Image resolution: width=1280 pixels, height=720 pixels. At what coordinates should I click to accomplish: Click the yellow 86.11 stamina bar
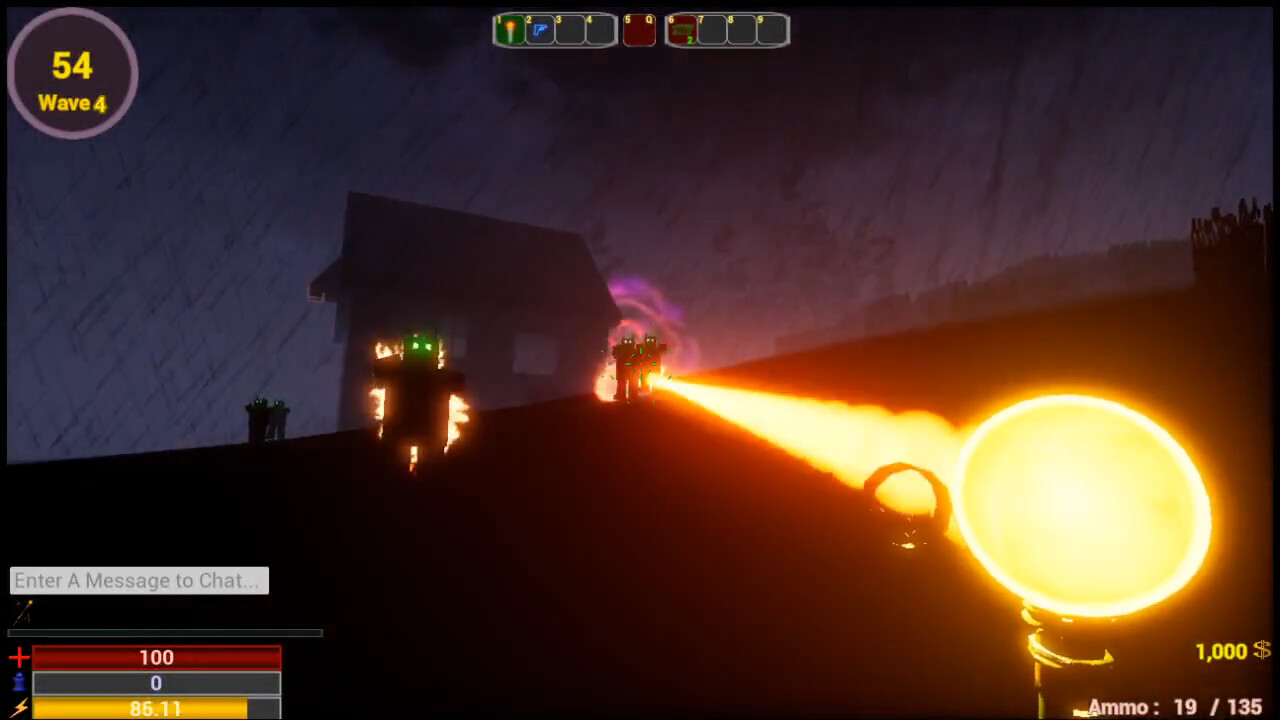click(x=157, y=708)
